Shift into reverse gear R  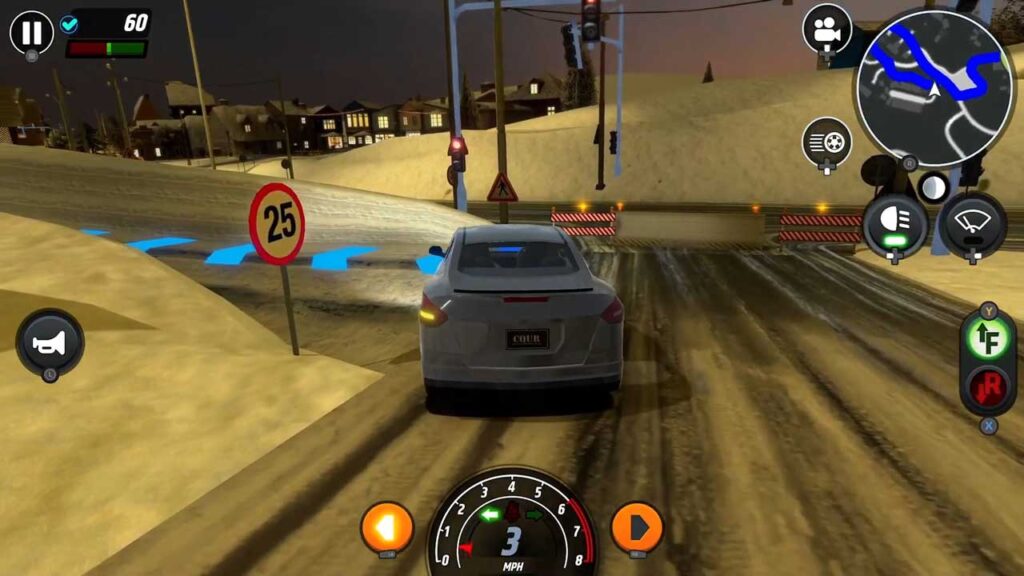pyautogui.click(x=988, y=387)
